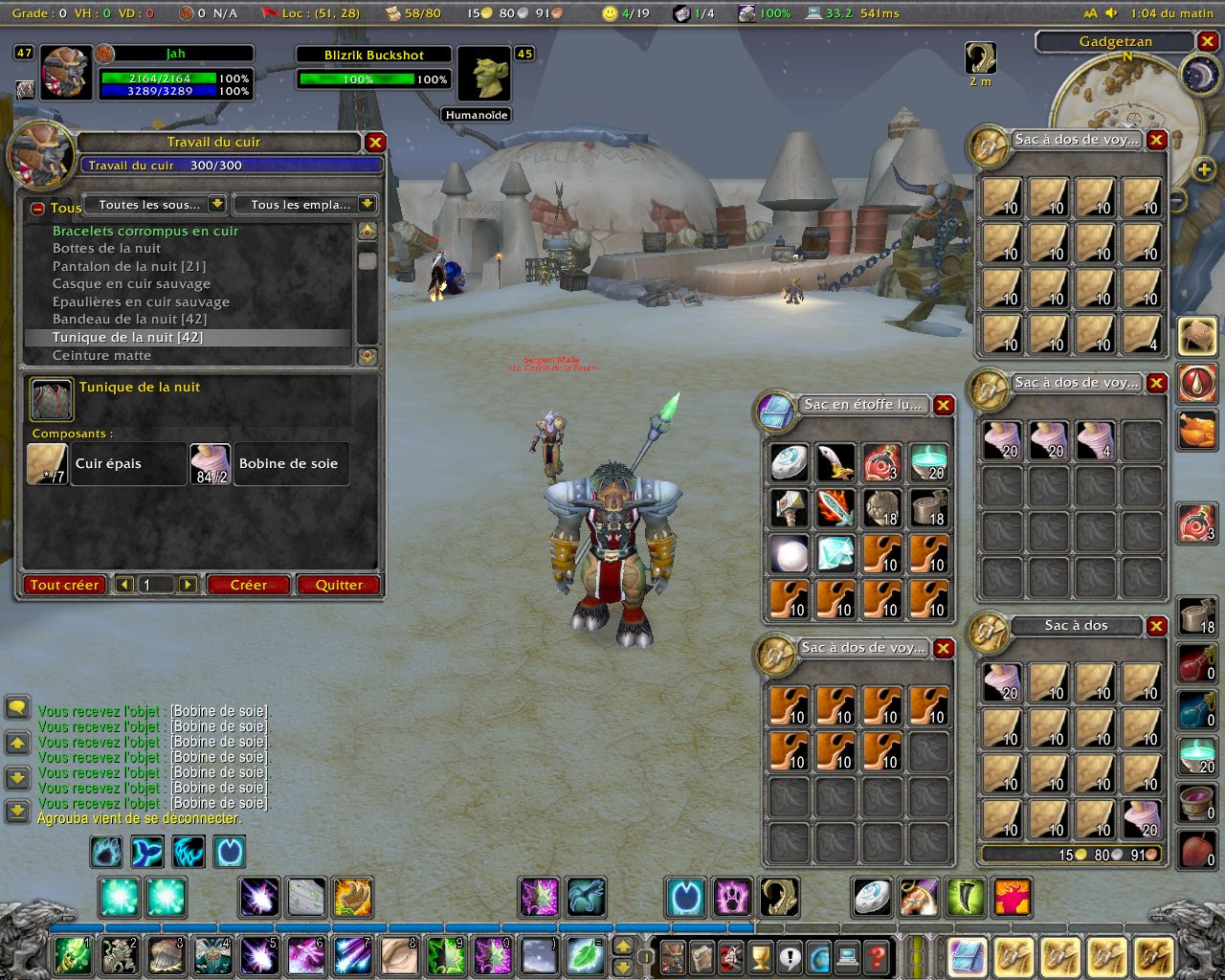The image size is (1225, 980).
Task: Collapse the Tous recipe category
Action: click(x=37, y=208)
